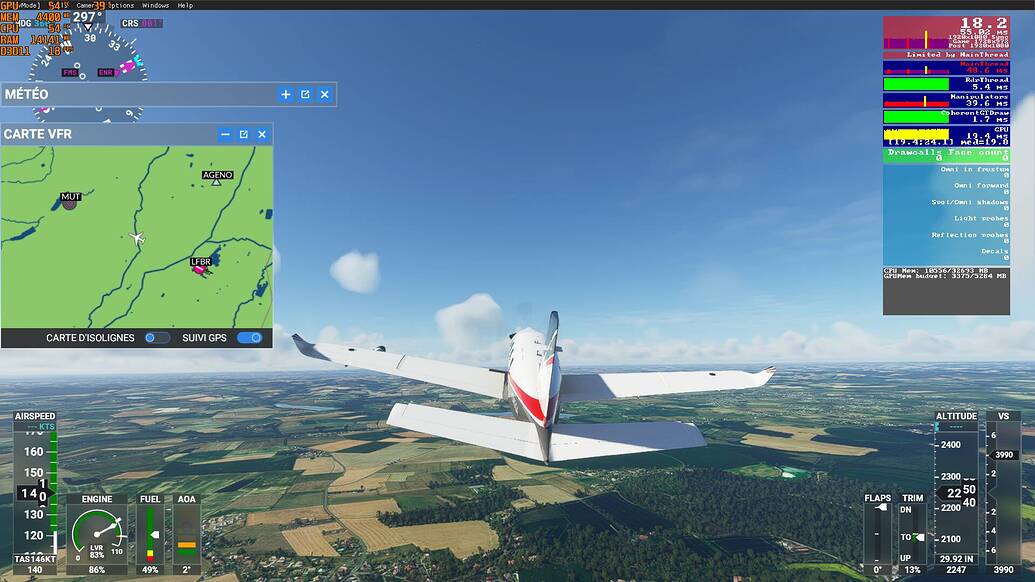Pop out the CARTE VFR map window
Viewport: 1035px width, 582px height.
[243, 134]
